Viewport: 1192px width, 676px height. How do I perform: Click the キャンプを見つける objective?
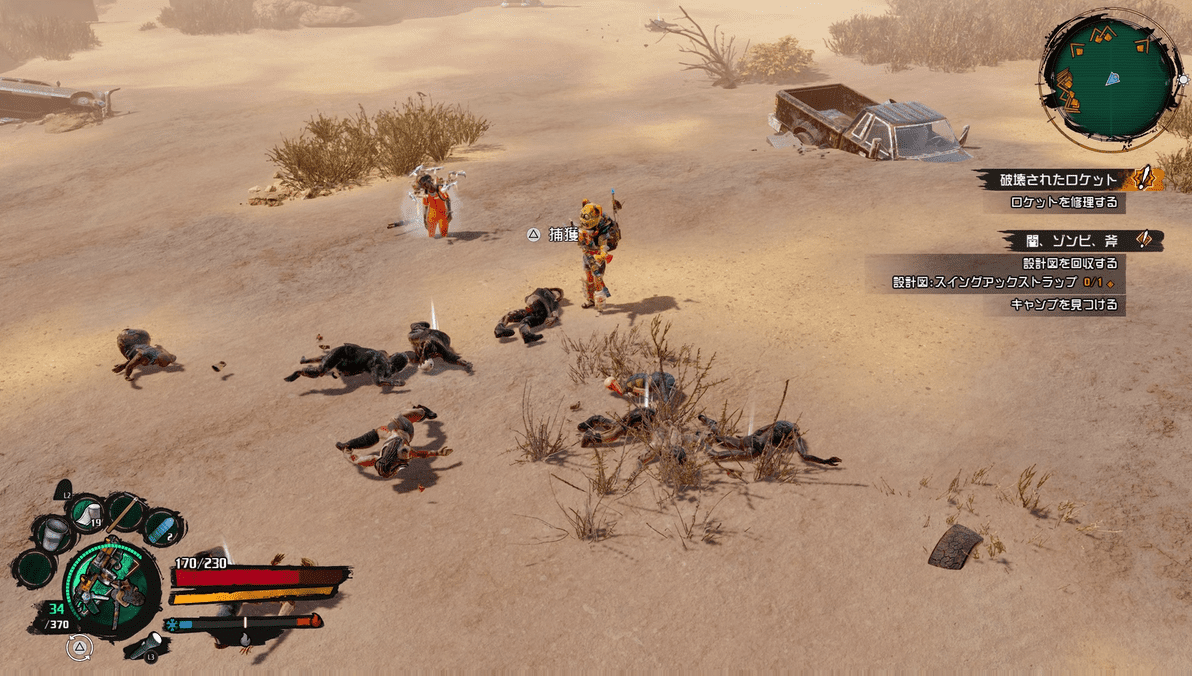coord(1064,304)
